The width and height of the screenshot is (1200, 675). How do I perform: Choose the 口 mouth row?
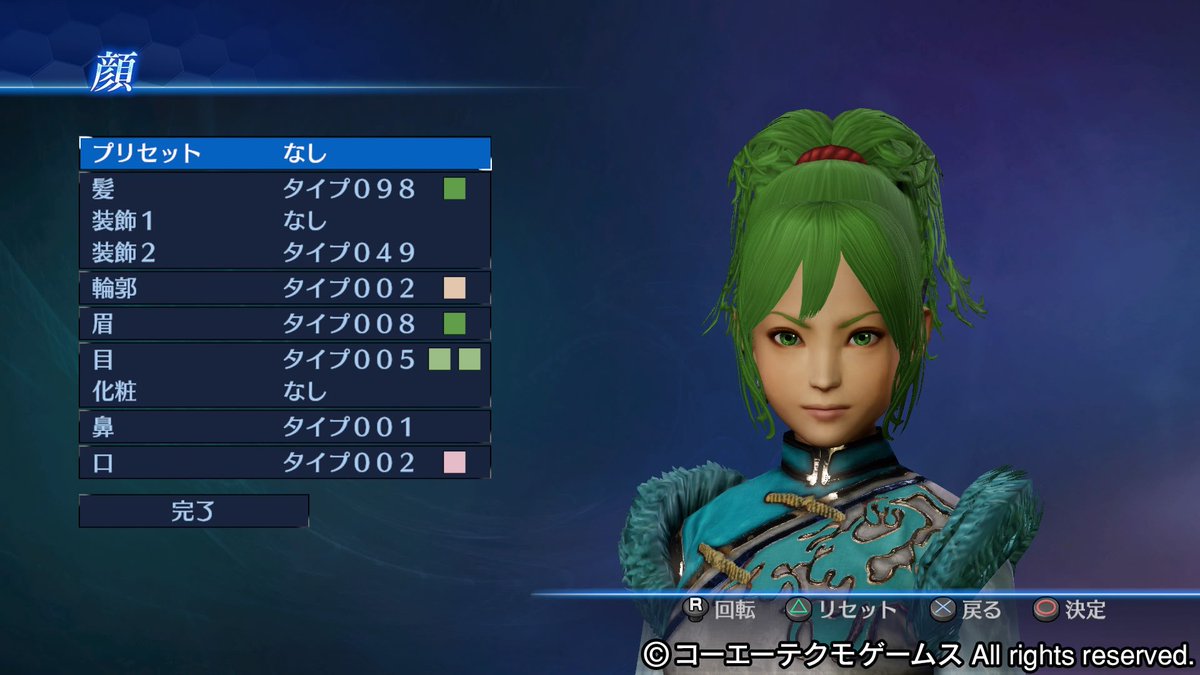pos(250,462)
